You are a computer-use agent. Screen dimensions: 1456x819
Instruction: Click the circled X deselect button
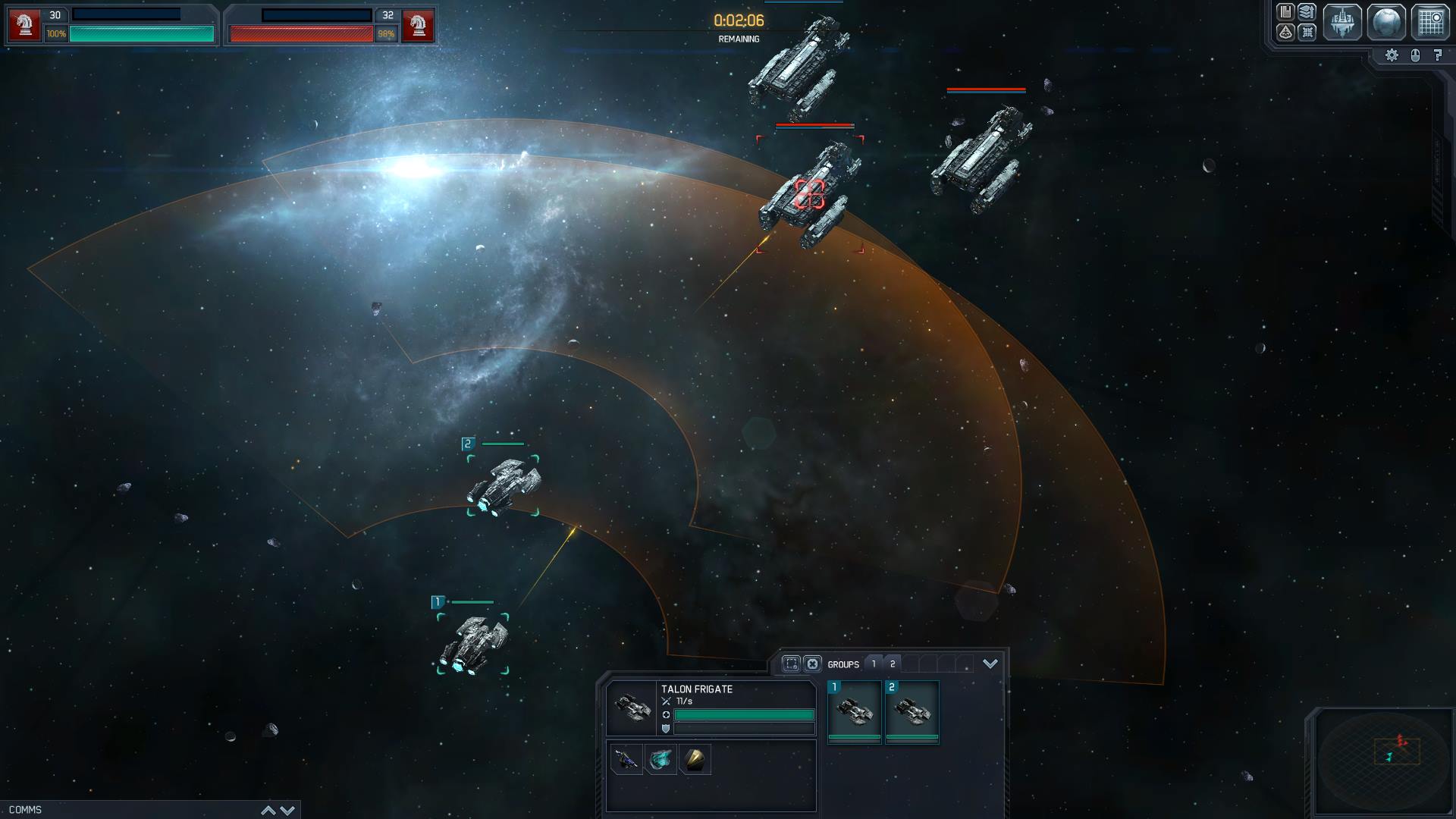[812, 664]
